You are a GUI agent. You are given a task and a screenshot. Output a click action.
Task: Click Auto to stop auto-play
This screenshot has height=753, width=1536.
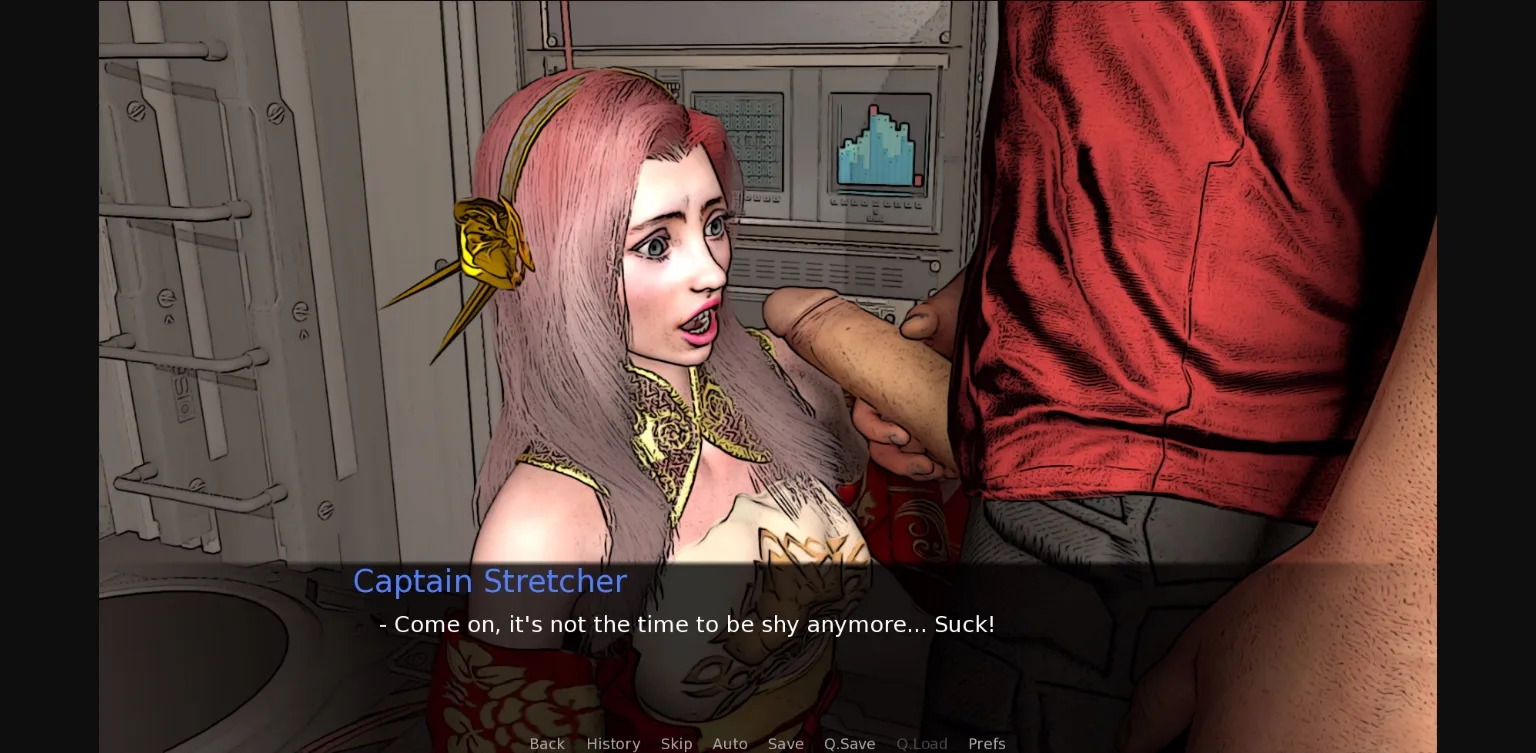click(x=730, y=744)
